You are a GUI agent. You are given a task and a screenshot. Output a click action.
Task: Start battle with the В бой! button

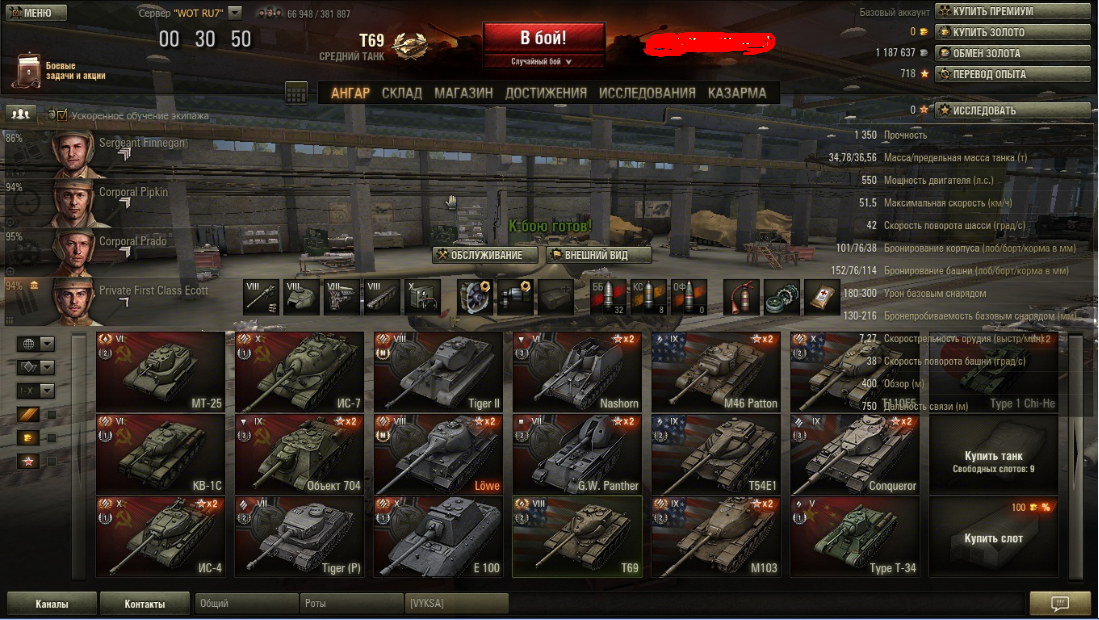tap(543, 39)
